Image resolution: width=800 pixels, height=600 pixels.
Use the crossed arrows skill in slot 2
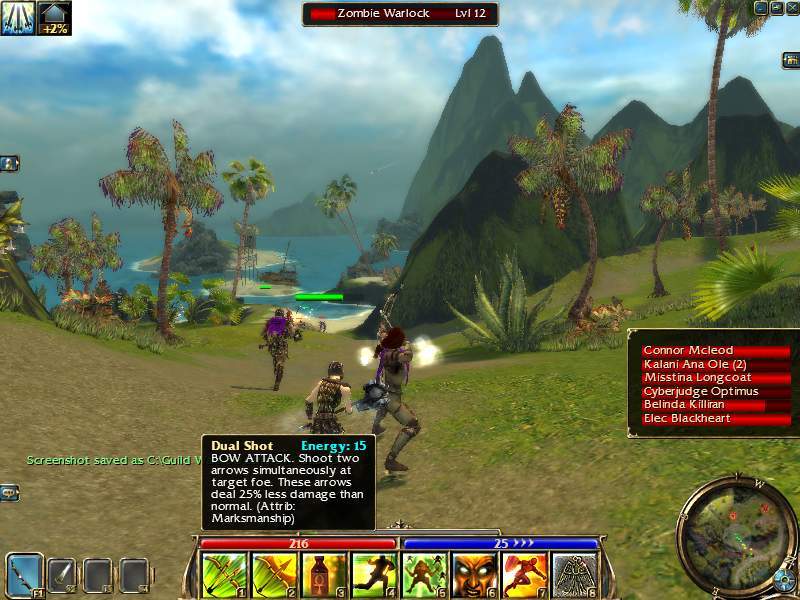tap(274, 575)
